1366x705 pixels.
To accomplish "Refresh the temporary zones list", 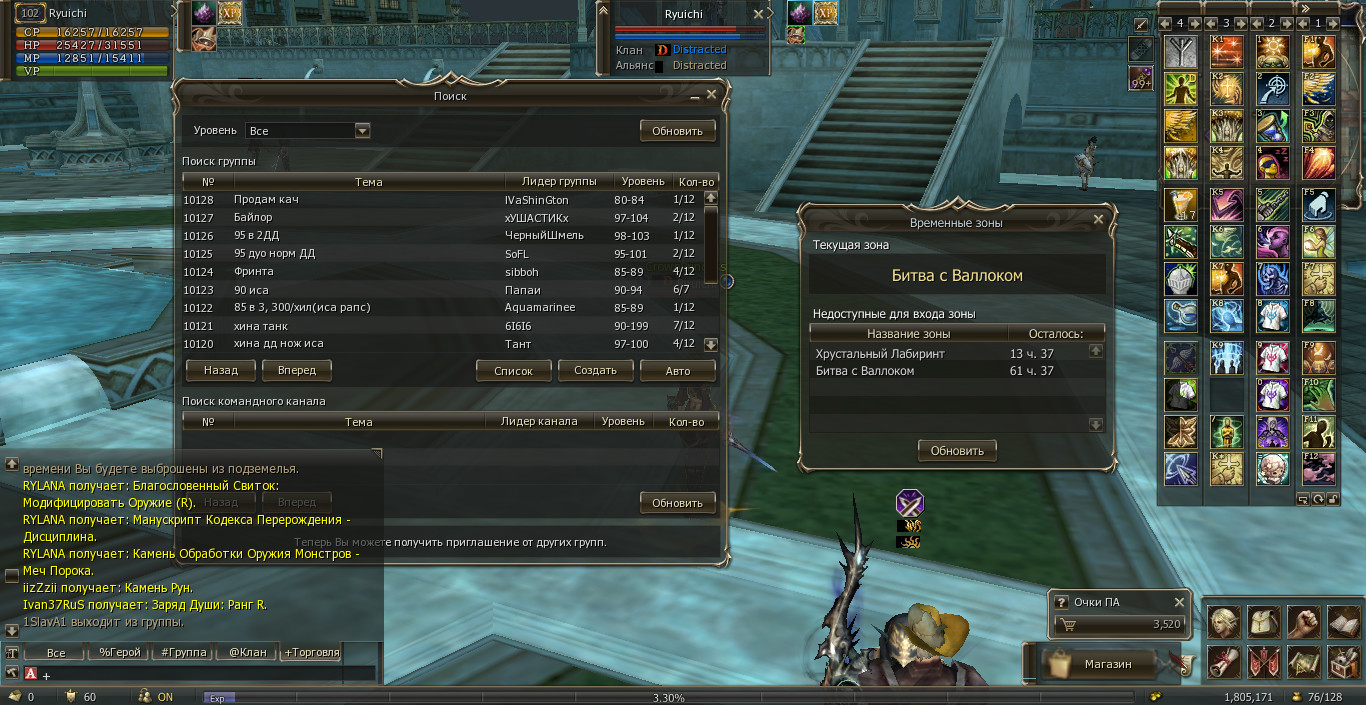I will (x=957, y=451).
